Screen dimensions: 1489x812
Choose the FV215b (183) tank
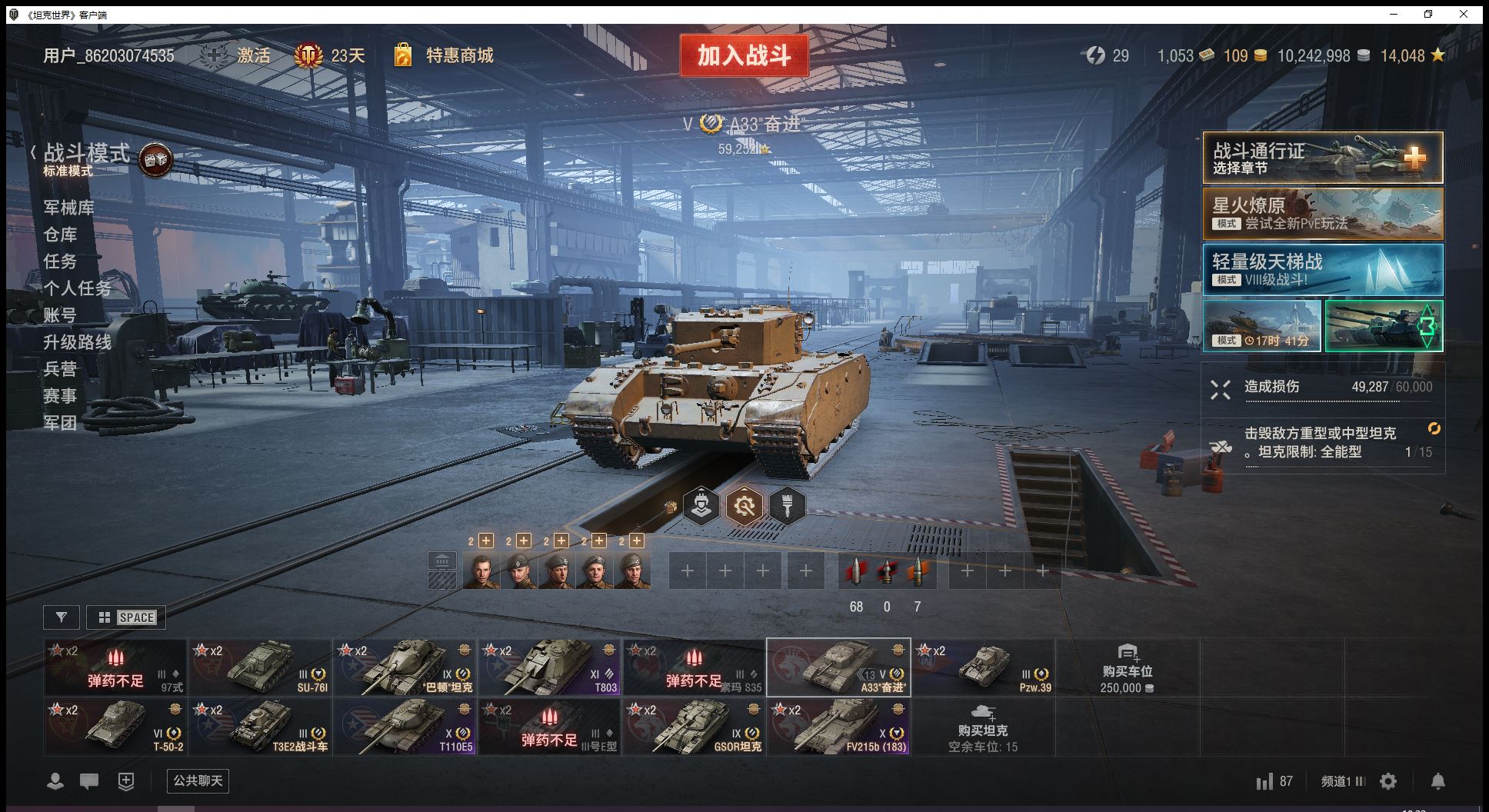[839, 727]
